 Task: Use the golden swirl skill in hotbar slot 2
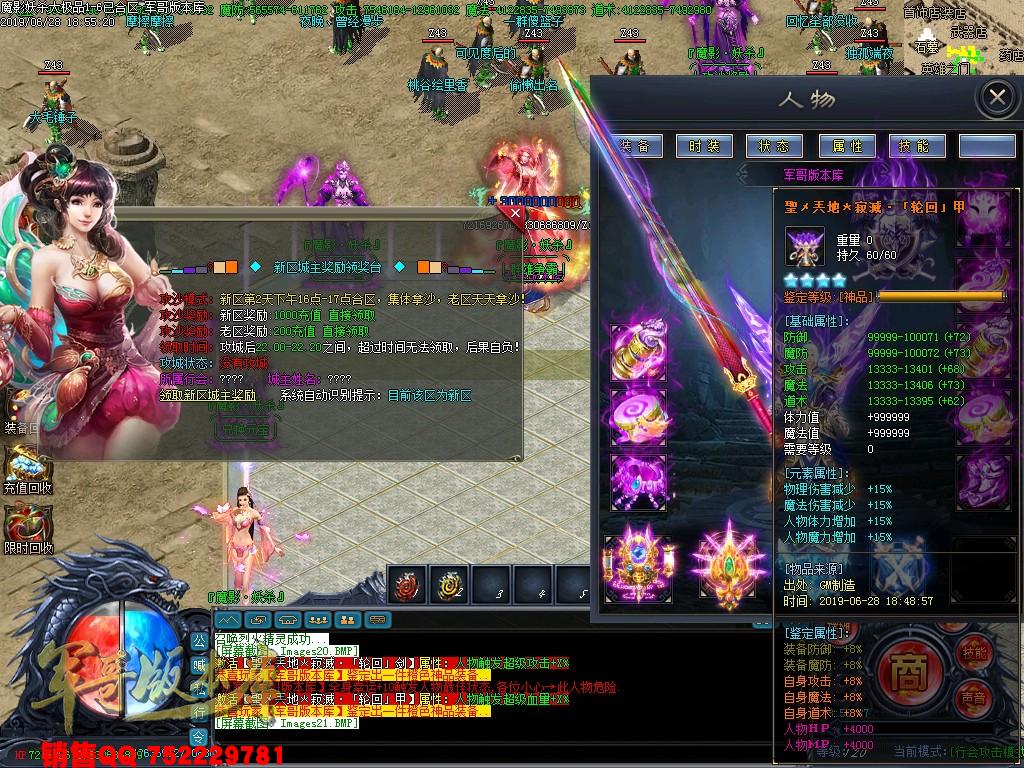(x=448, y=585)
